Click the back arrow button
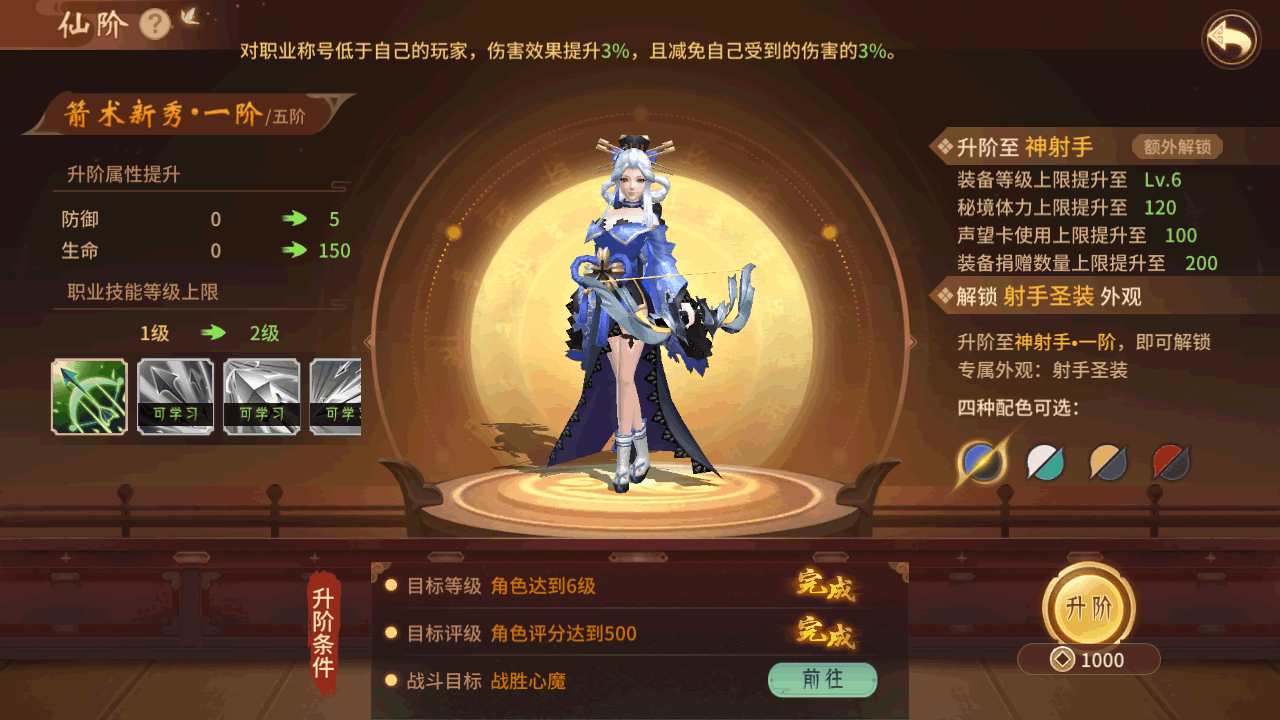The width and height of the screenshot is (1280, 720). tap(1231, 39)
